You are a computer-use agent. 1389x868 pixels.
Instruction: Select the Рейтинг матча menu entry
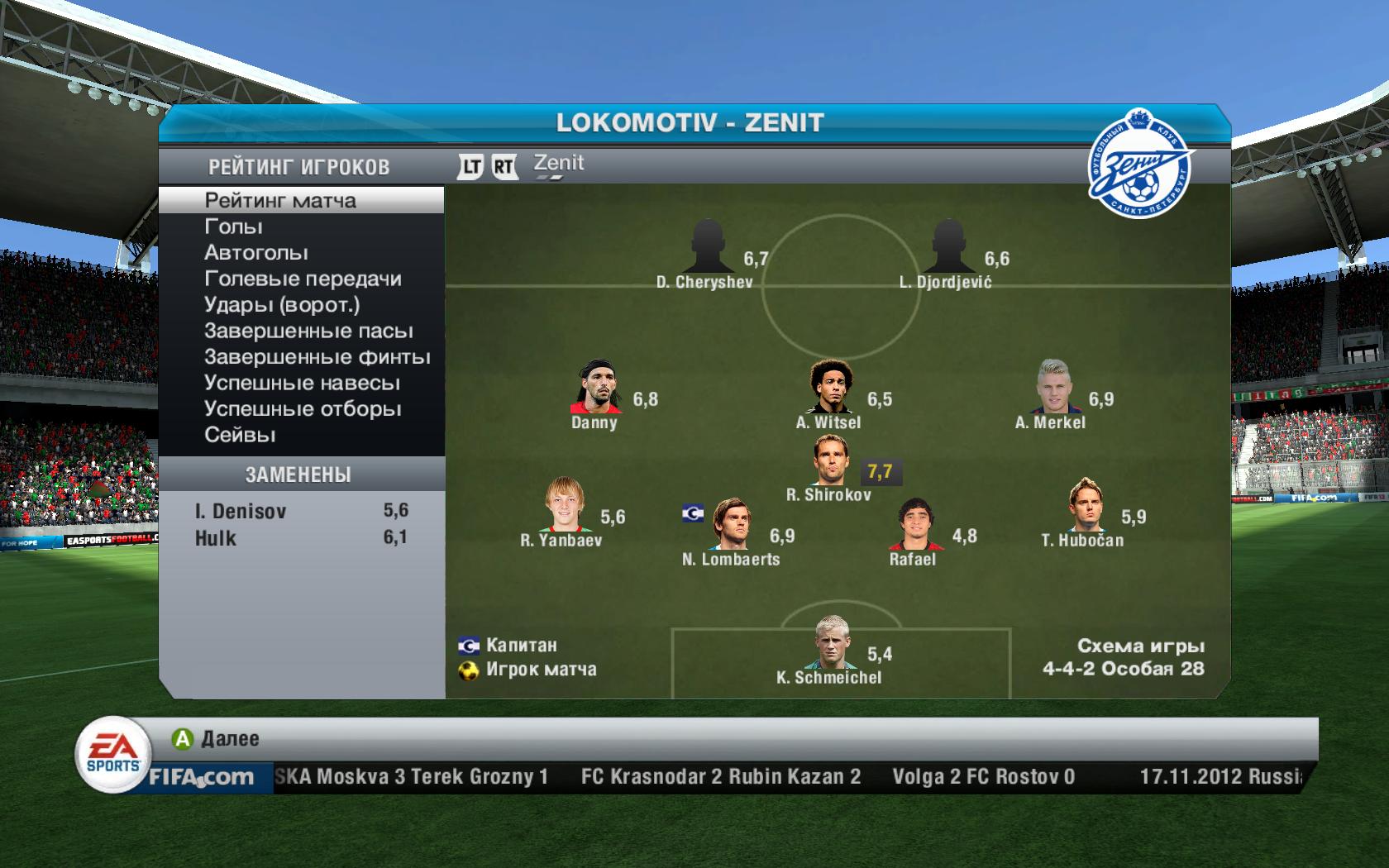[280, 200]
